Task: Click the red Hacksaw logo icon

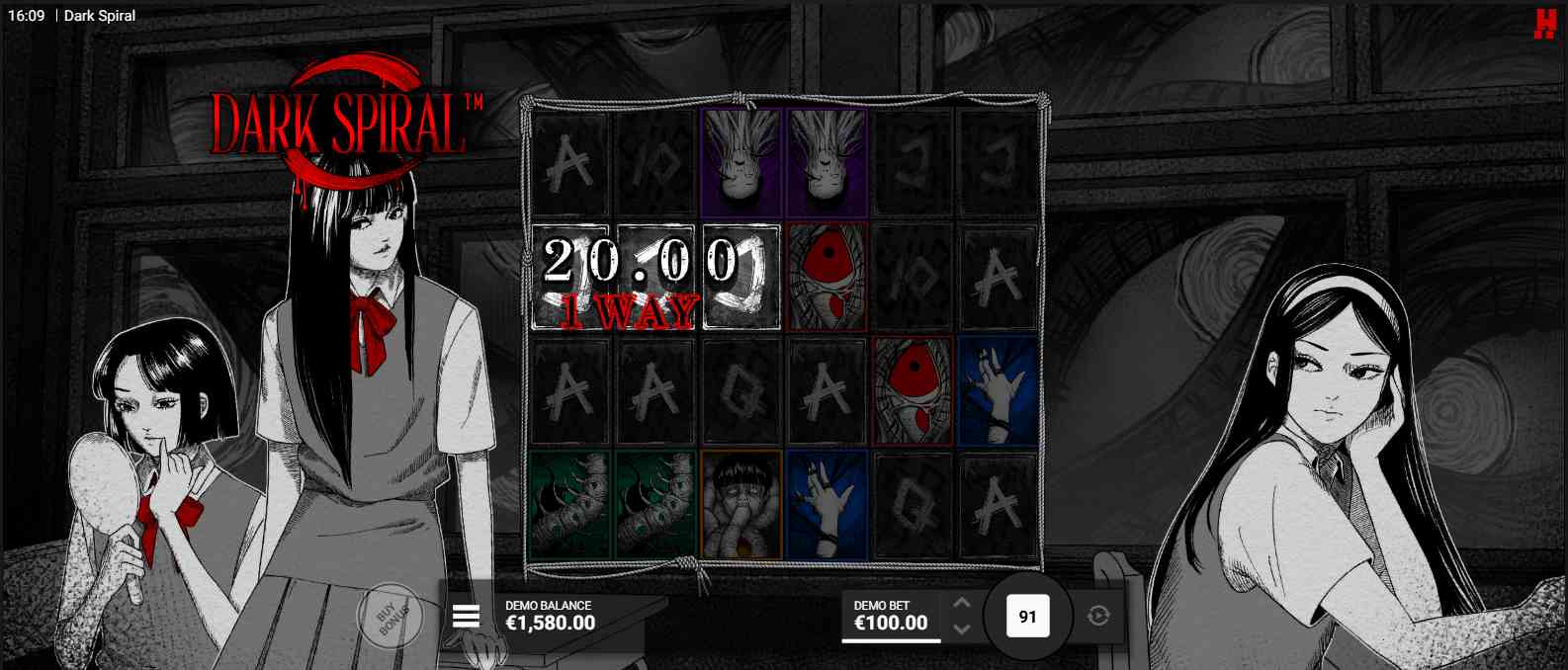Action: coord(1544,23)
